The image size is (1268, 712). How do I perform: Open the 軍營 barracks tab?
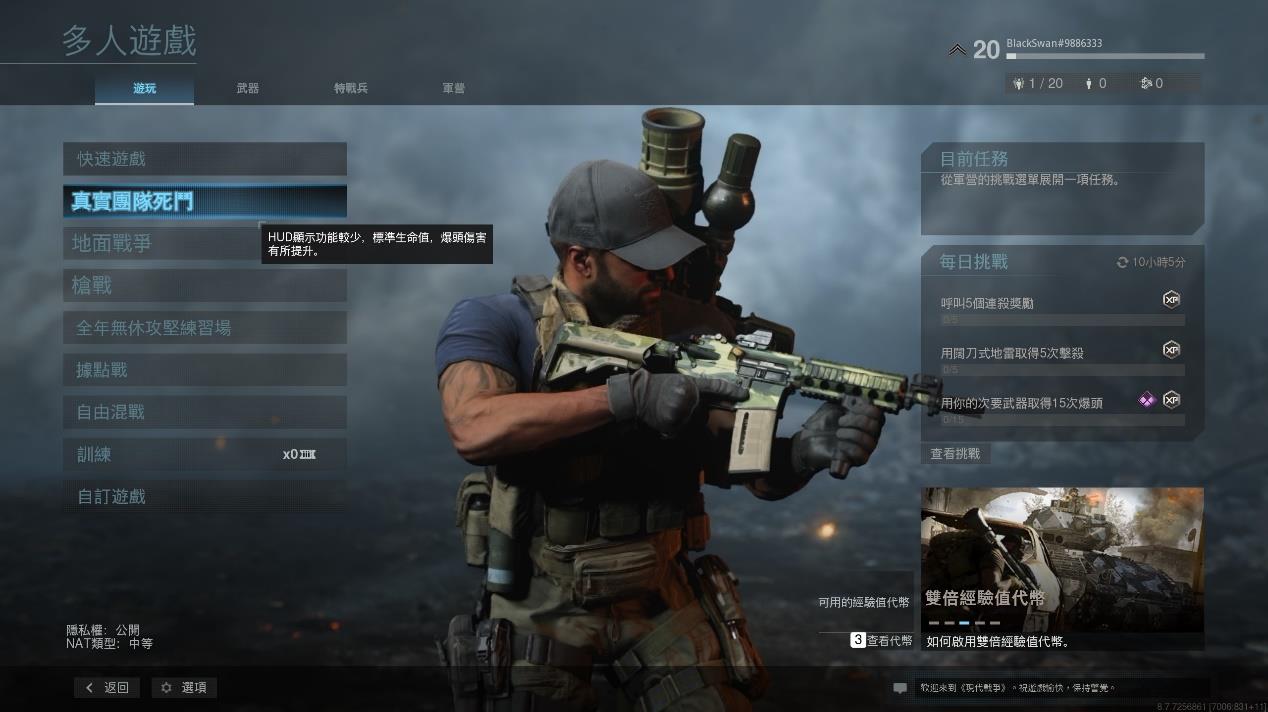454,88
